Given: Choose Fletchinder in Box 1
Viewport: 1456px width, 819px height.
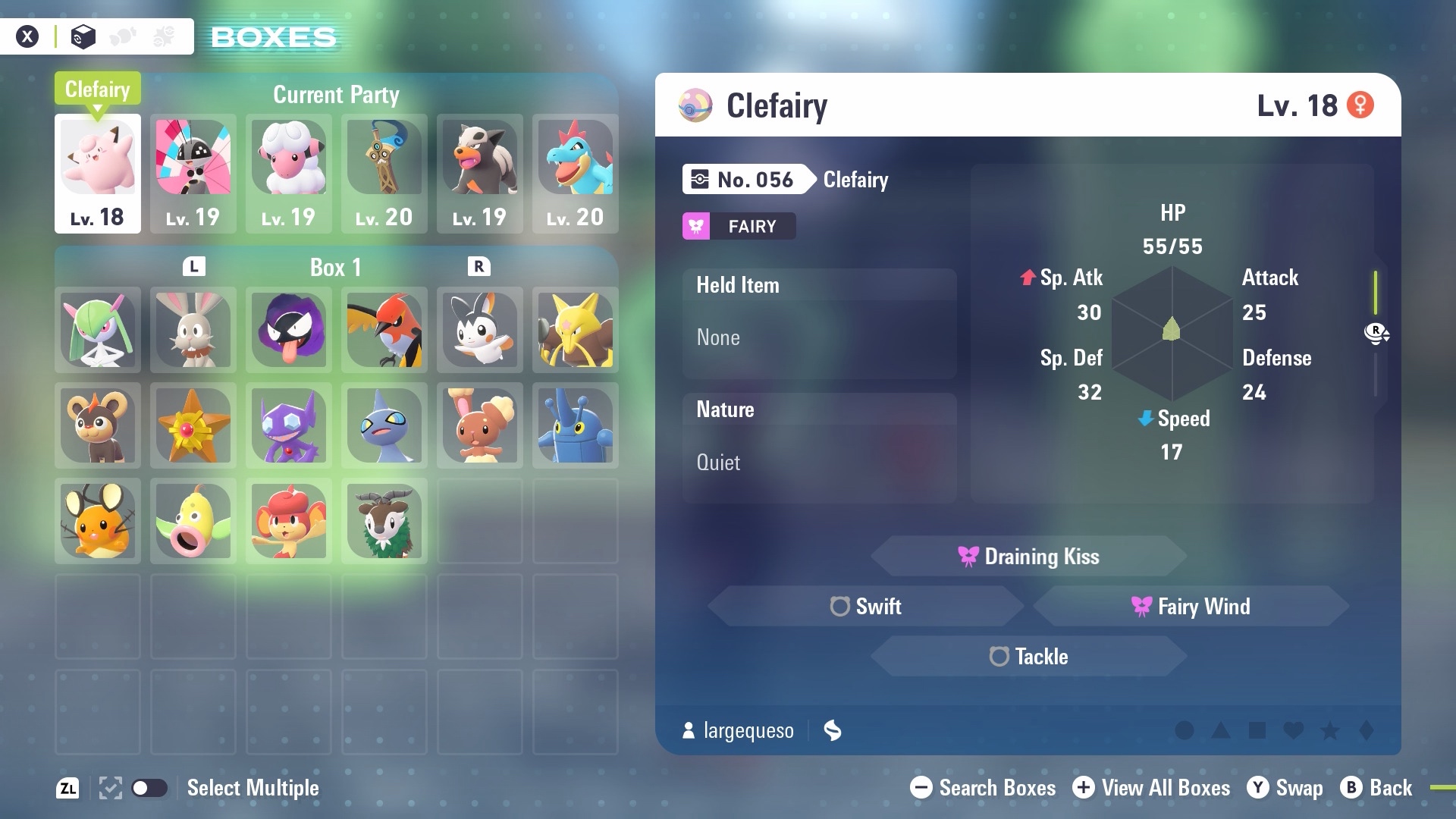Looking at the screenshot, I should pyautogui.click(x=384, y=330).
